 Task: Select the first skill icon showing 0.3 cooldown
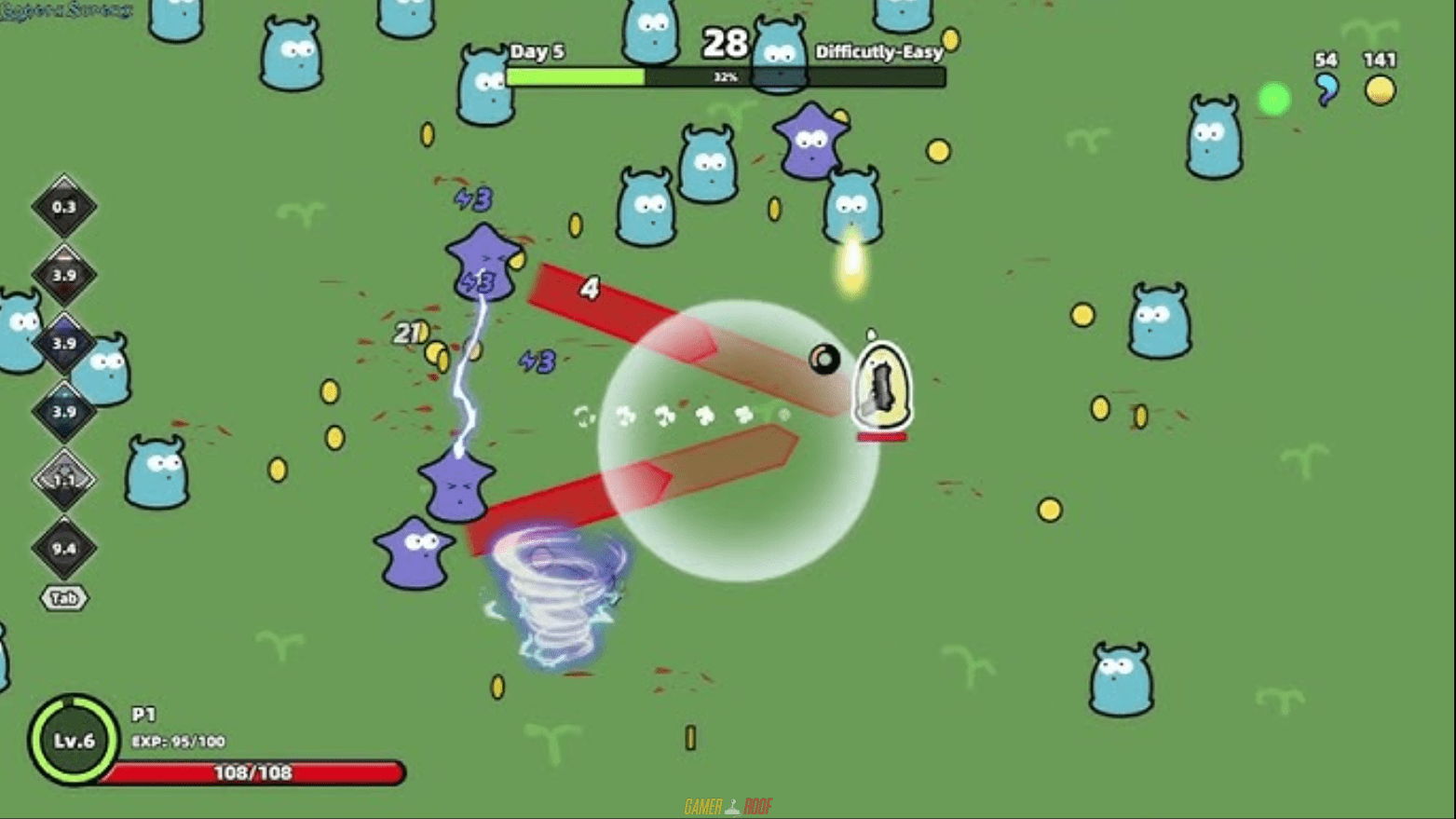click(63, 207)
